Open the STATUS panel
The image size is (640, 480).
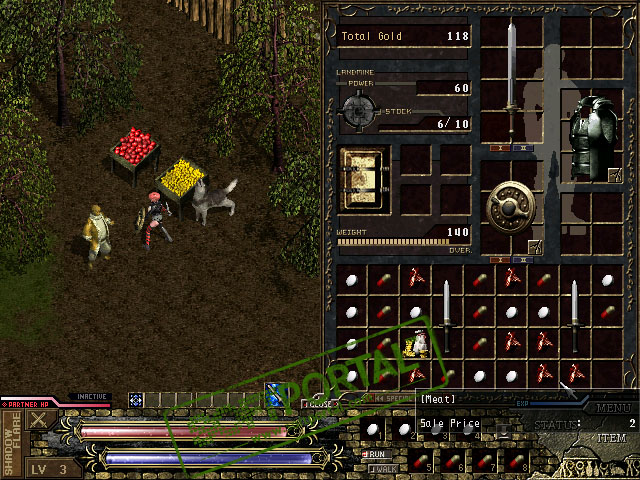[x=553, y=424]
